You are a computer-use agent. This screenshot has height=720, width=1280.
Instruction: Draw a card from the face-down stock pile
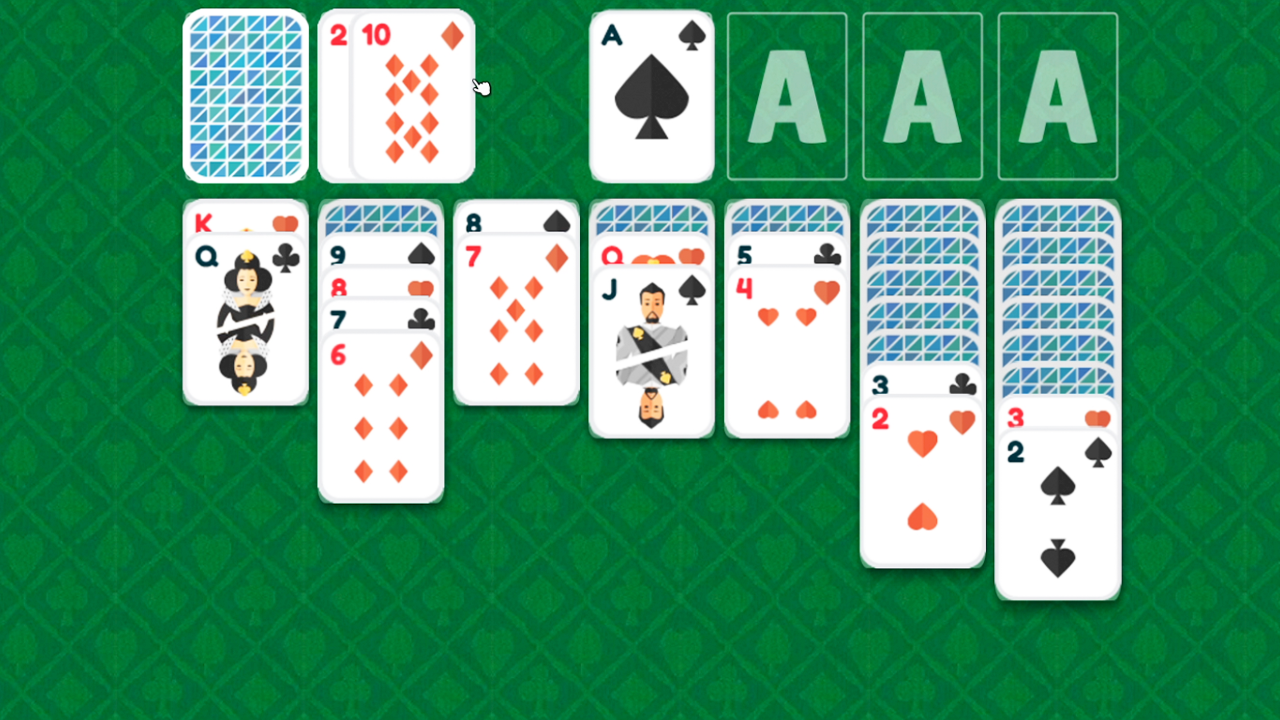pyautogui.click(x=245, y=95)
